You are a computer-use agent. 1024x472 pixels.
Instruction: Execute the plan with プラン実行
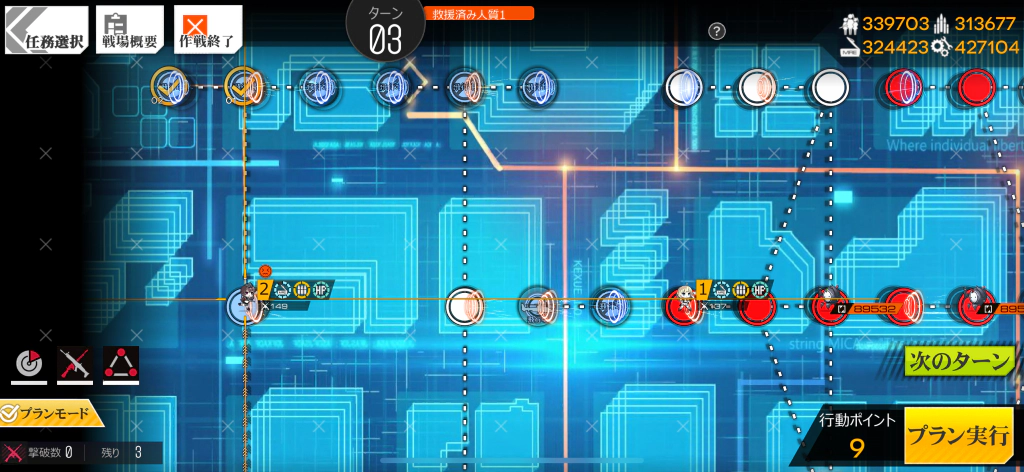(957, 436)
